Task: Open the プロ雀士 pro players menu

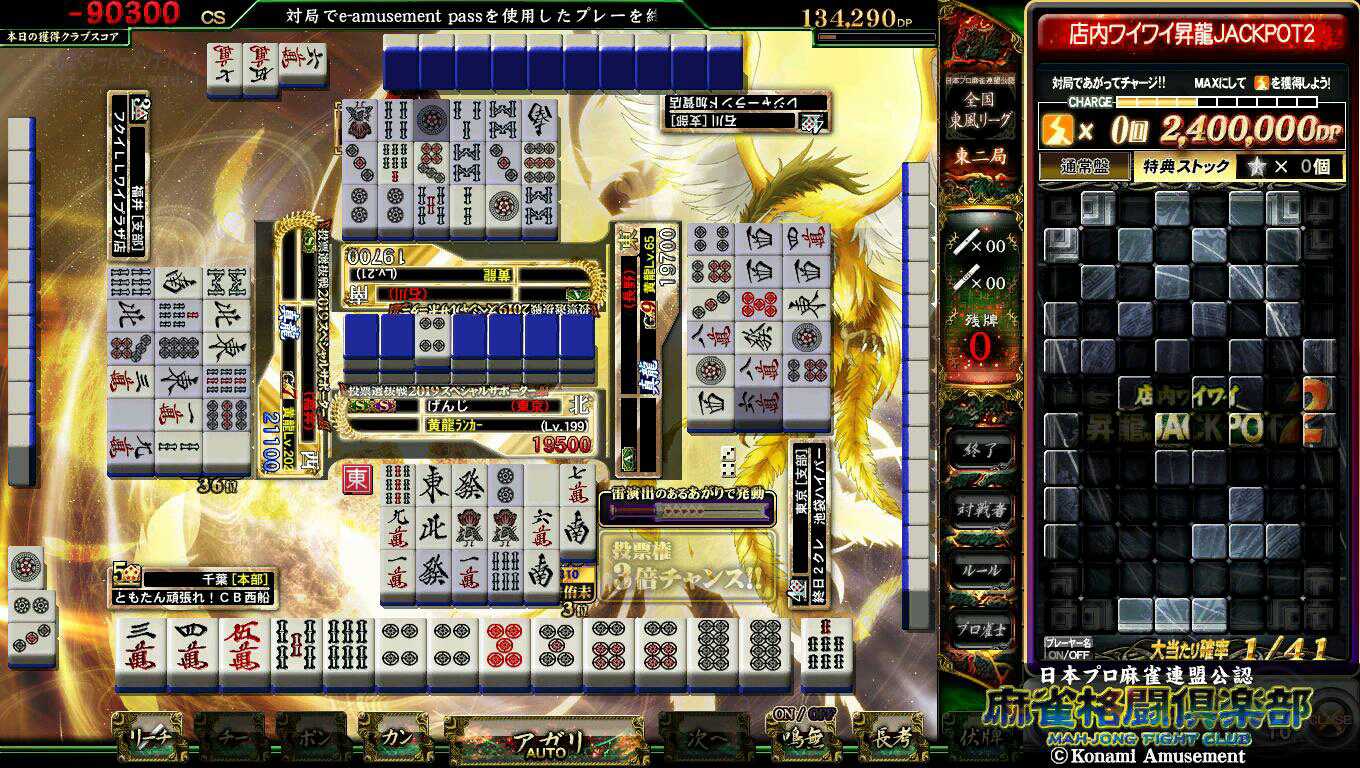Action: [x=980, y=629]
